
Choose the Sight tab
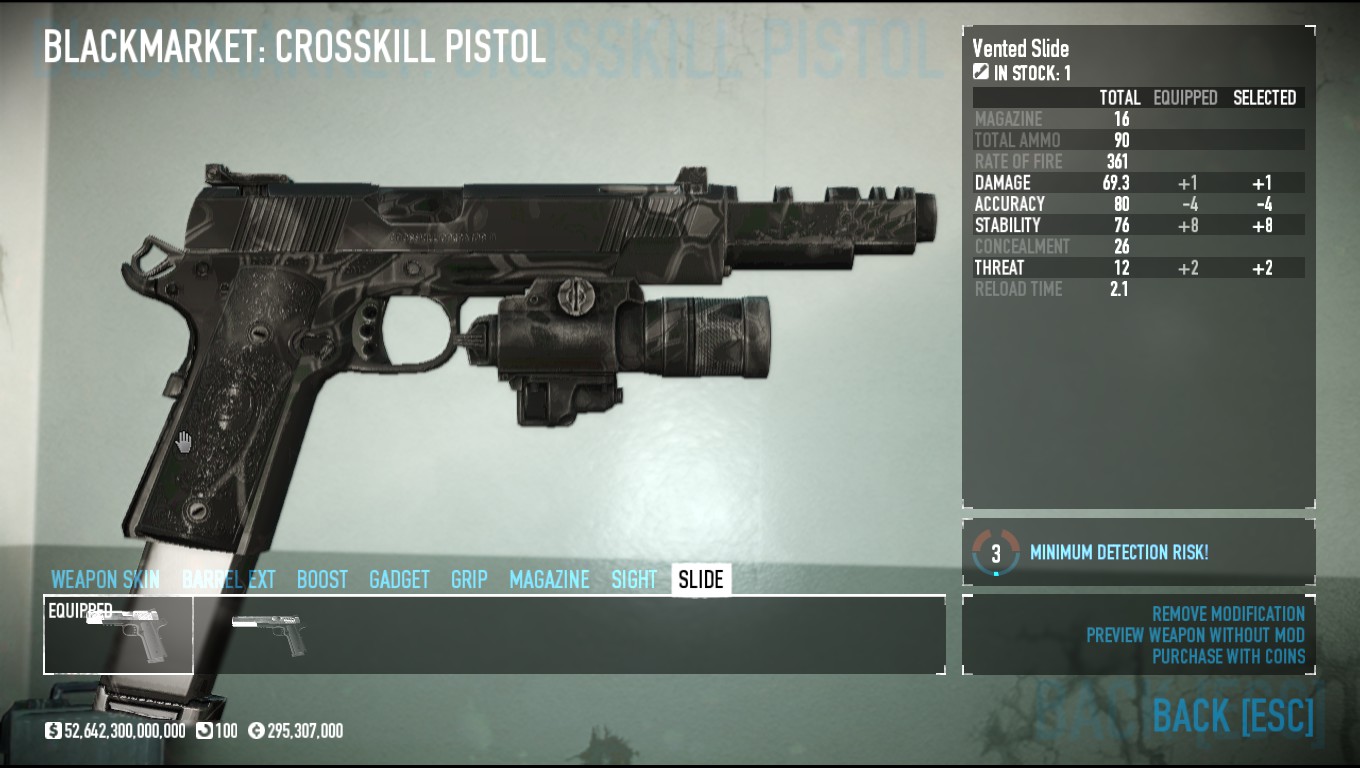(634, 580)
